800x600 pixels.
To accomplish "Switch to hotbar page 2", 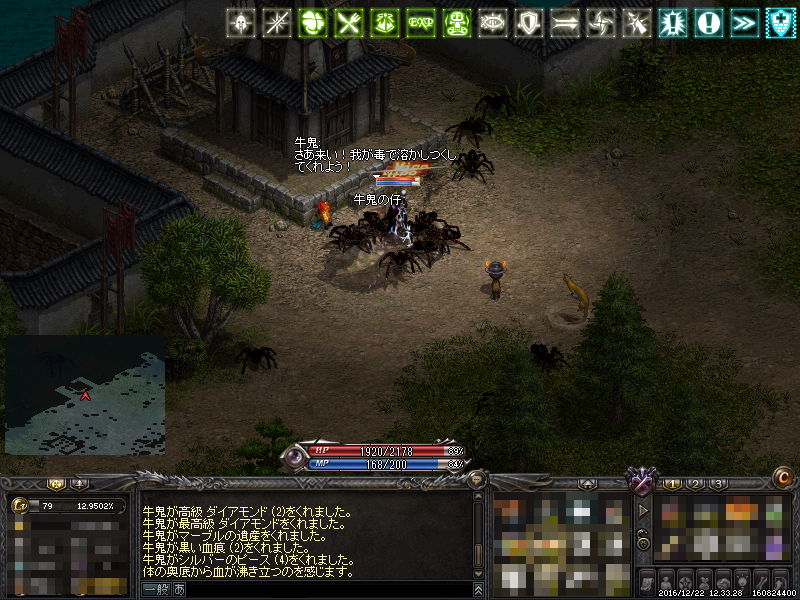I will [x=696, y=485].
